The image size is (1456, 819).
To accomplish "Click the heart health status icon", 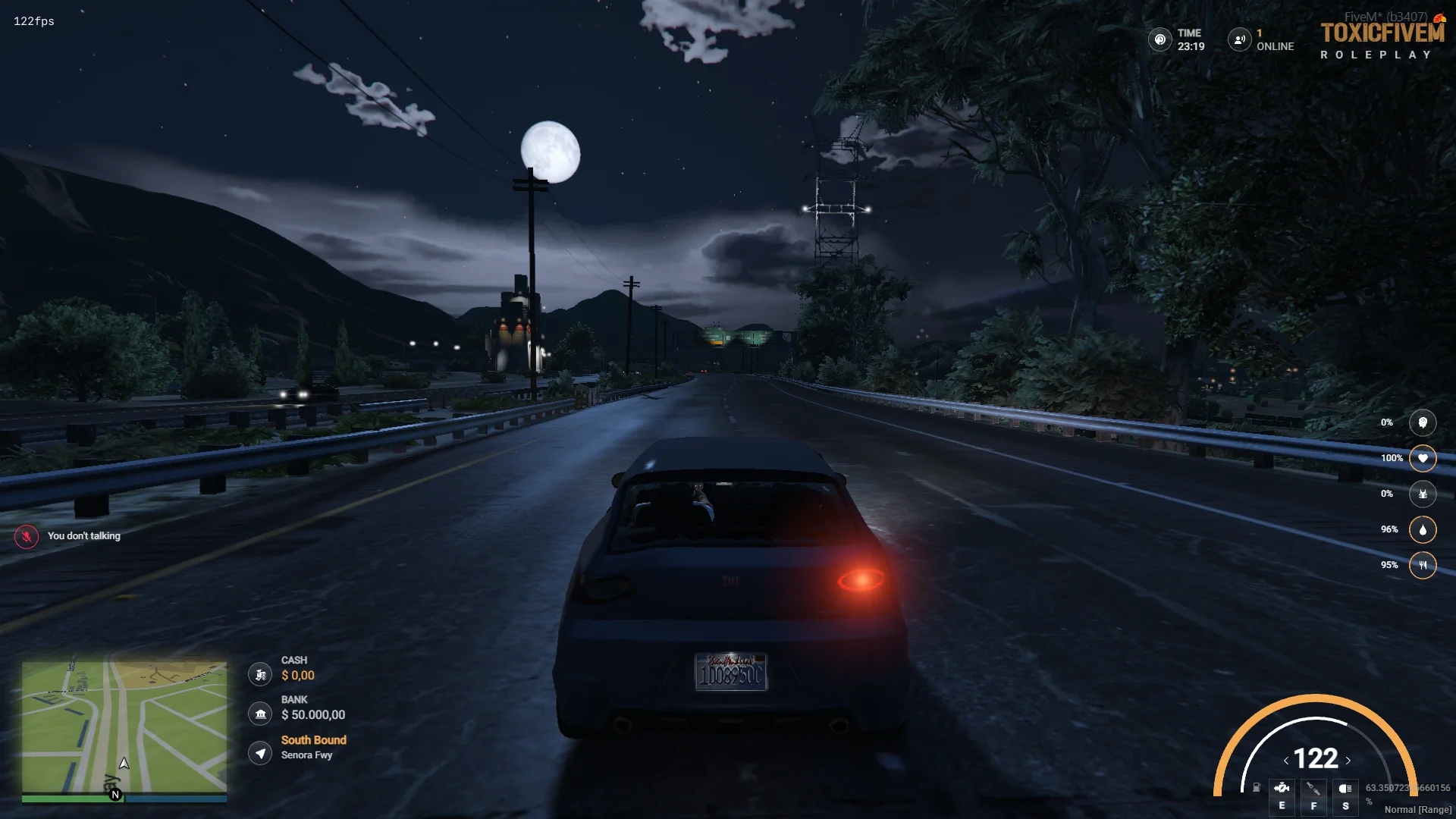I will [1423, 458].
